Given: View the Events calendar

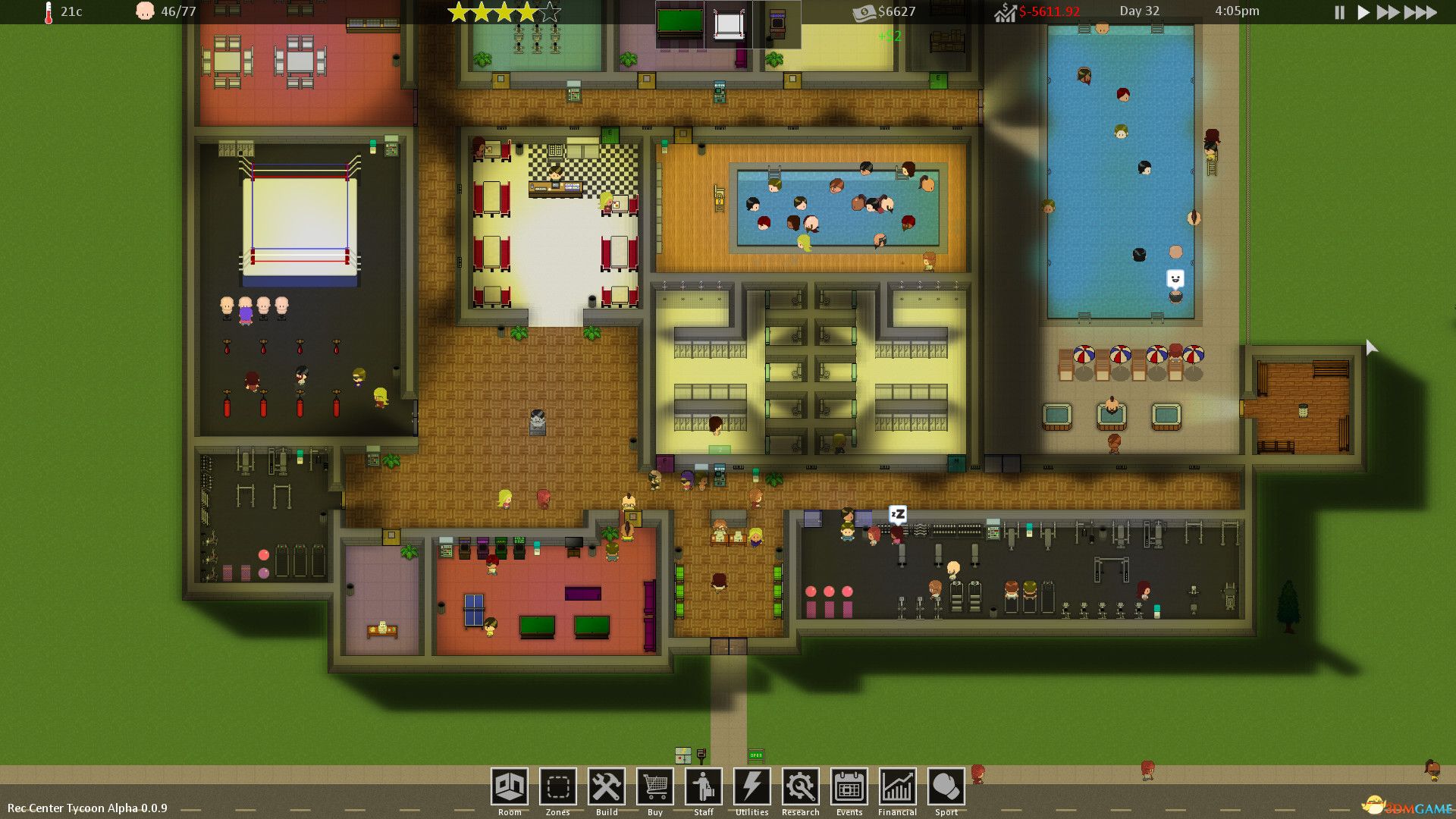Looking at the screenshot, I should (x=849, y=787).
